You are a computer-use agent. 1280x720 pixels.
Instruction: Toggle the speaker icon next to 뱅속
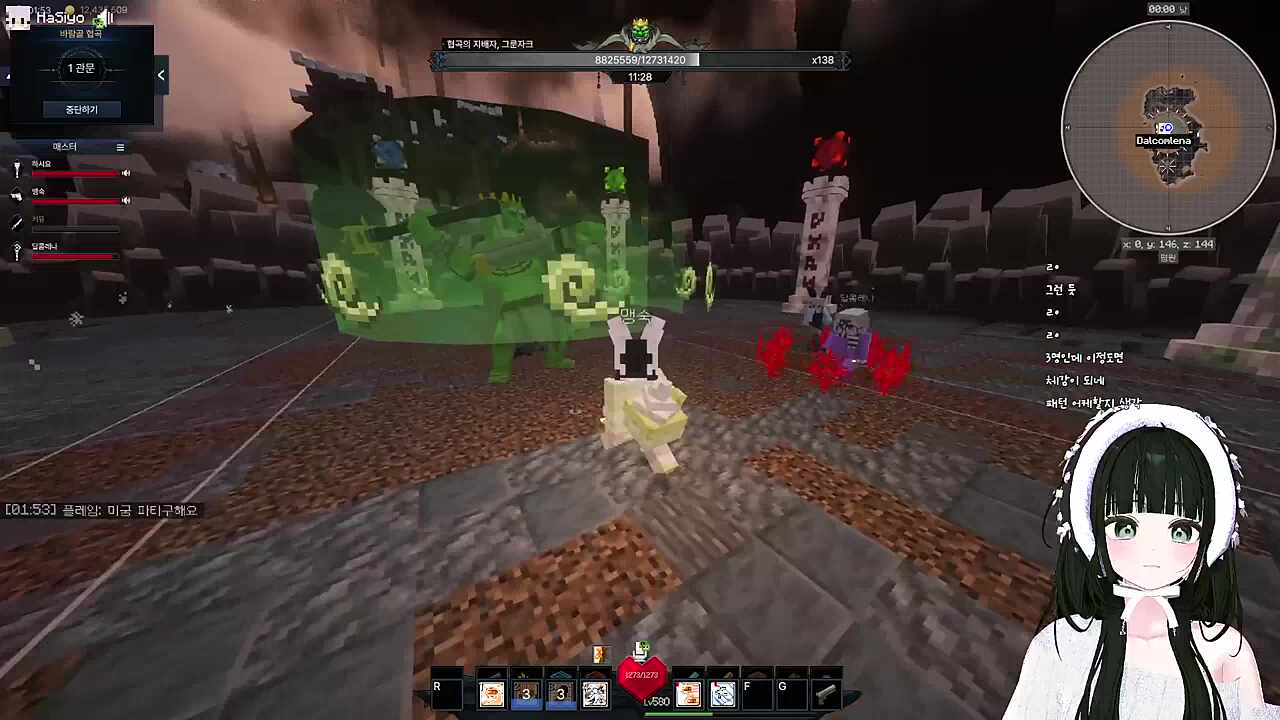point(126,200)
